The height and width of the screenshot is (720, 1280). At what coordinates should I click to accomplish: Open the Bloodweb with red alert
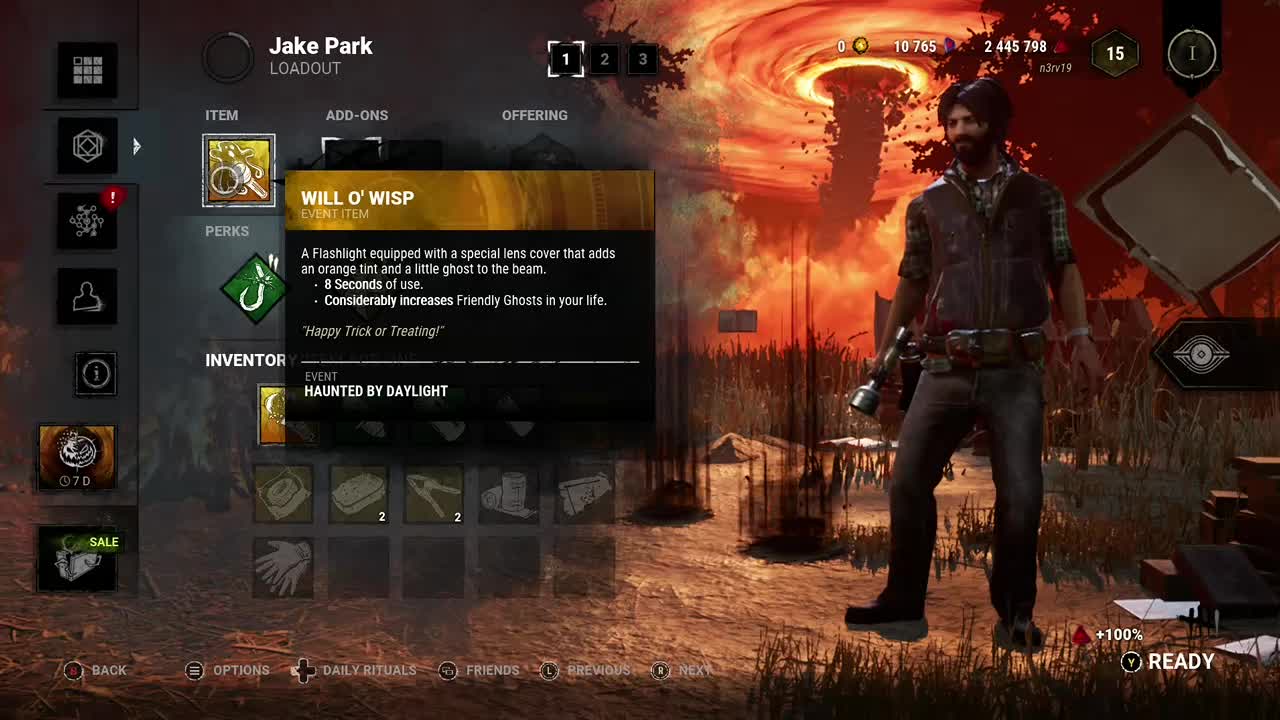(x=87, y=221)
